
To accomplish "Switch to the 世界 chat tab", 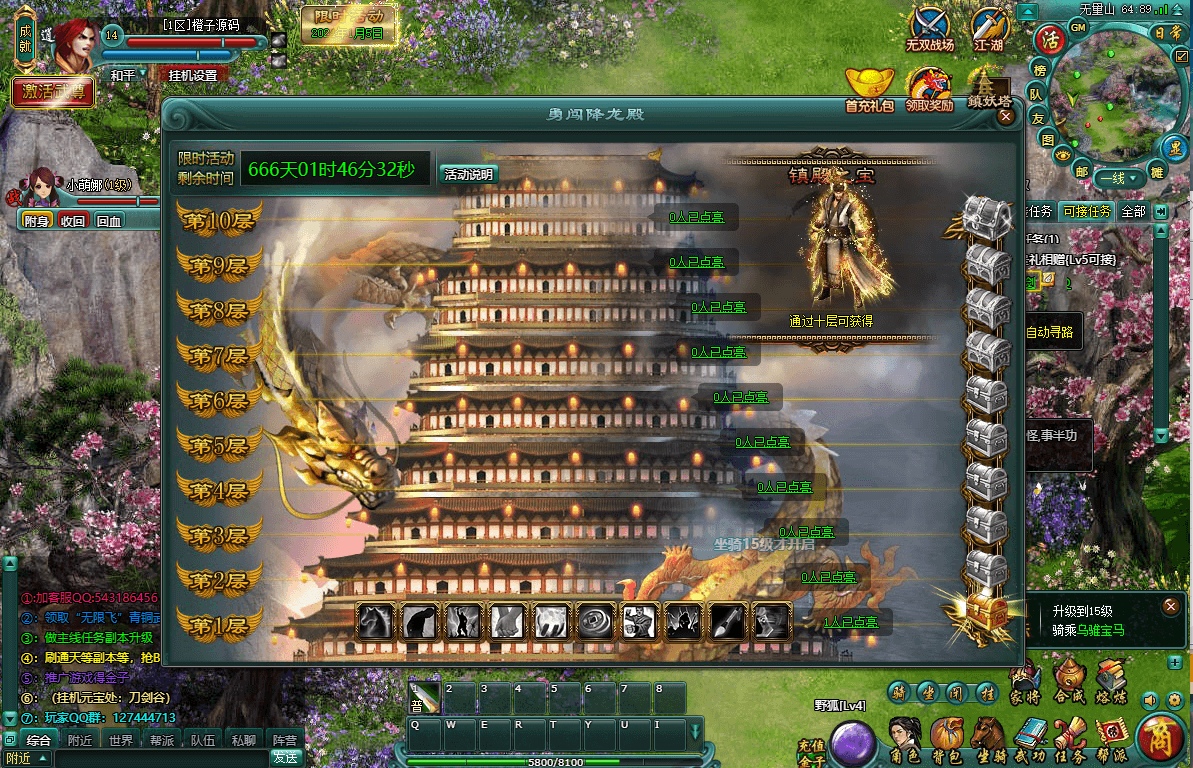I will click(x=121, y=741).
